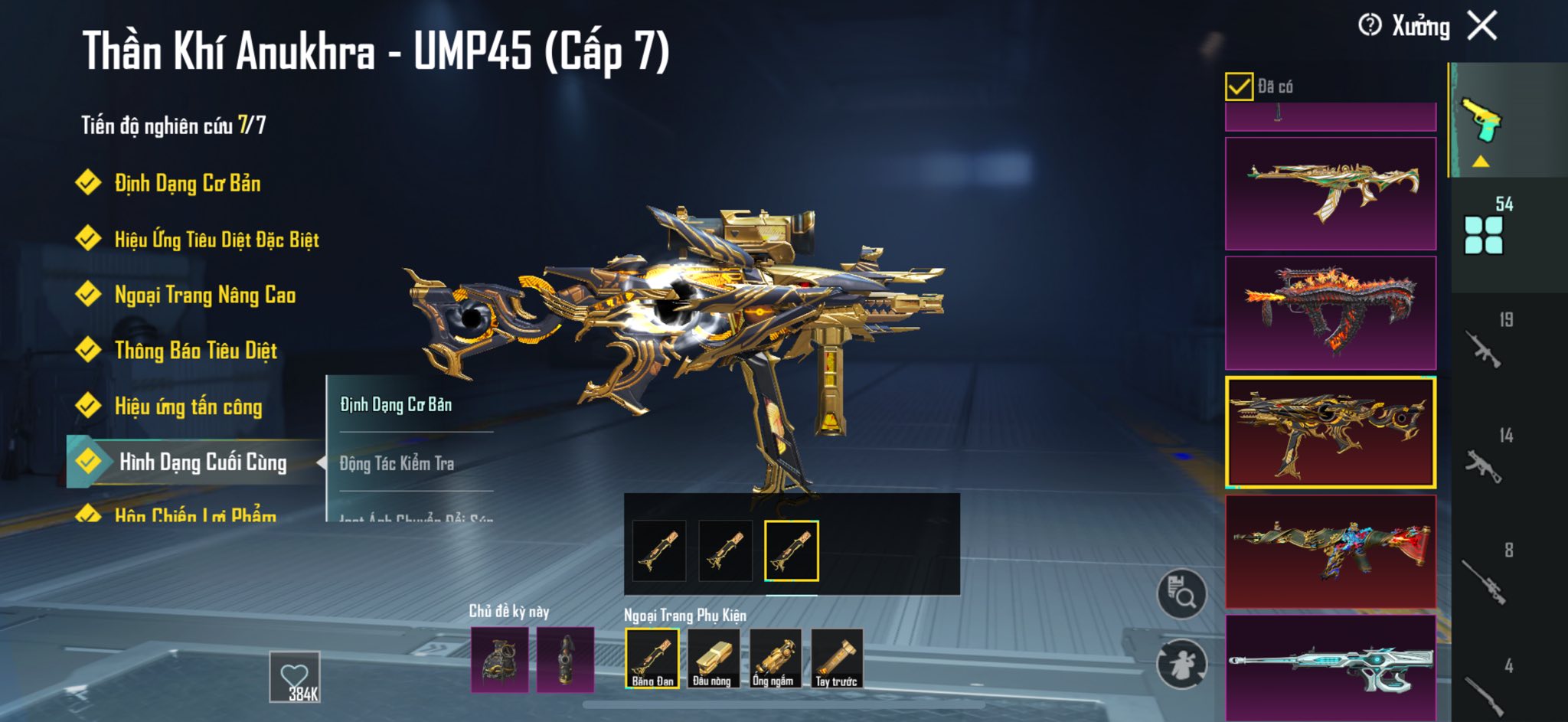
Task: Choose Hiệu ứng tấn công entry
Action: (x=188, y=407)
